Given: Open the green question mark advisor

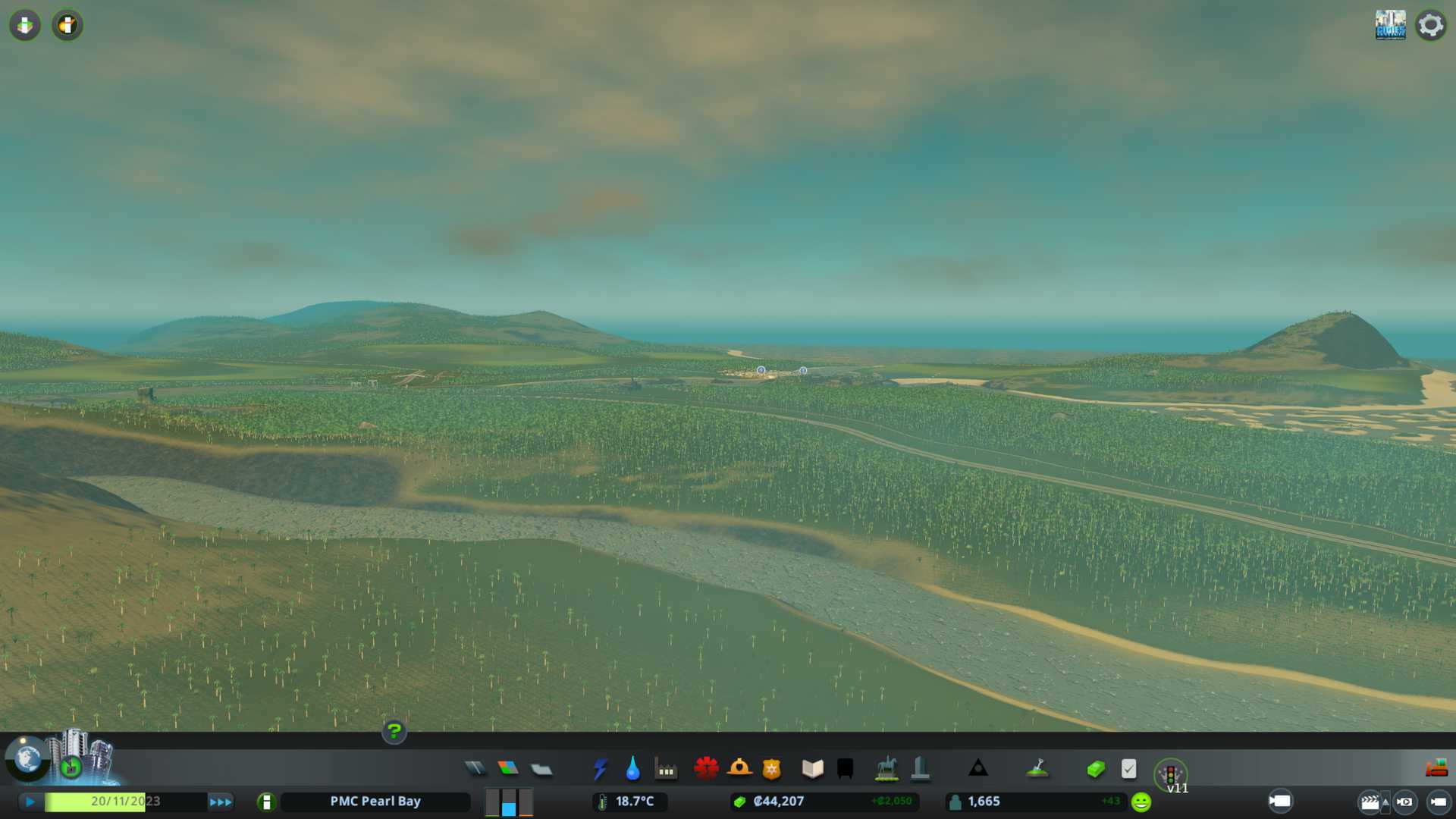Looking at the screenshot, I should (394, 731).
